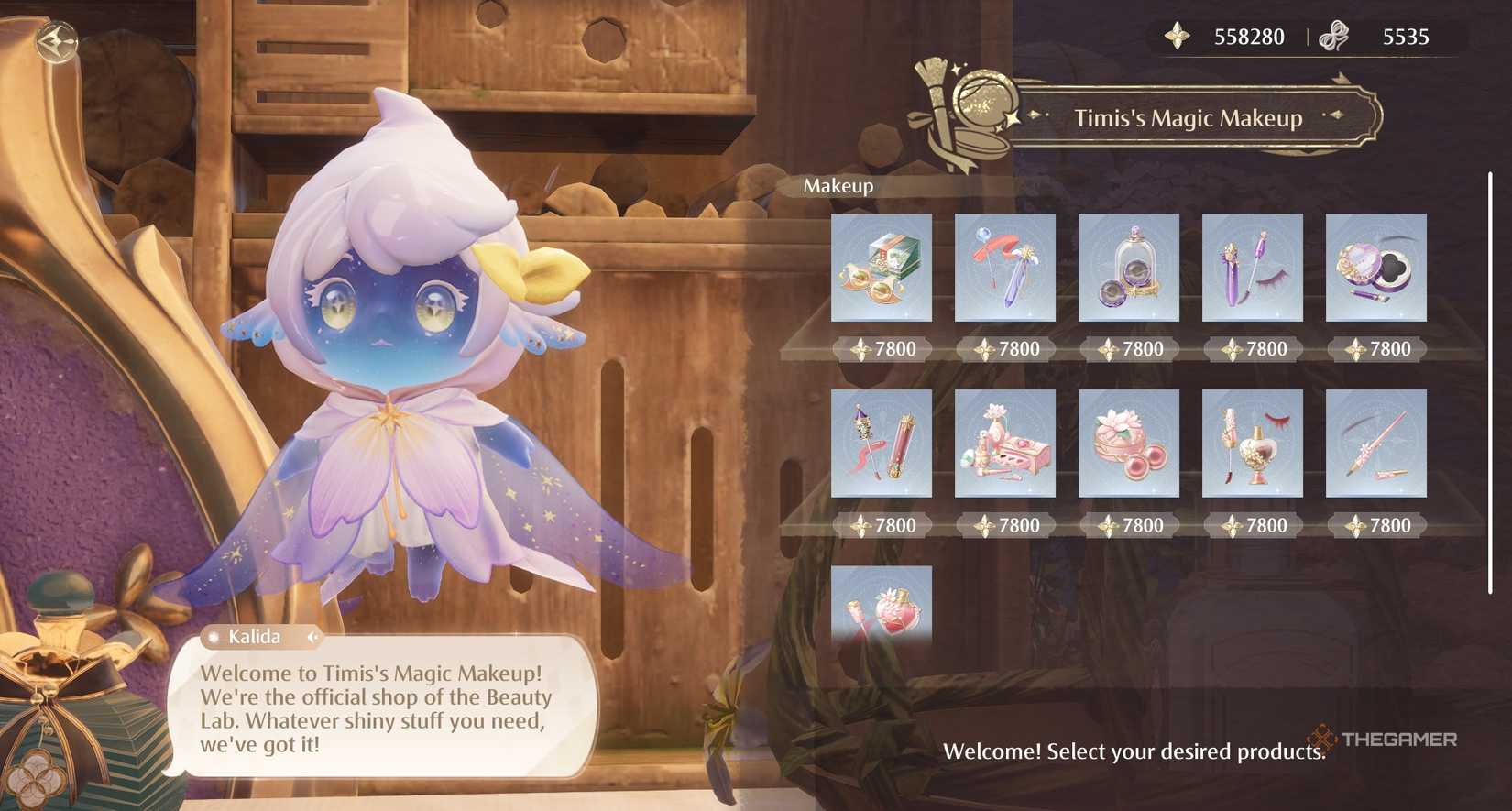Click the back arrow icon top left
The width and height of the screenshot is (1512, 811).
pos(57,42)
